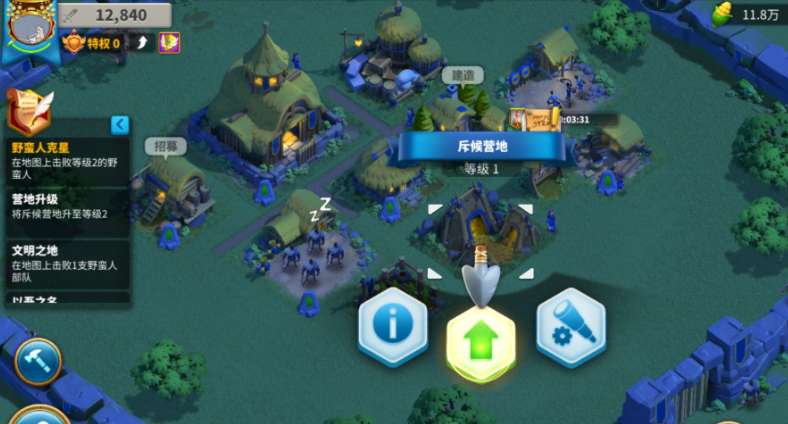Open the telescope scout management button
The width and height of the screenshot is (788, 424).
click(570, 327)
